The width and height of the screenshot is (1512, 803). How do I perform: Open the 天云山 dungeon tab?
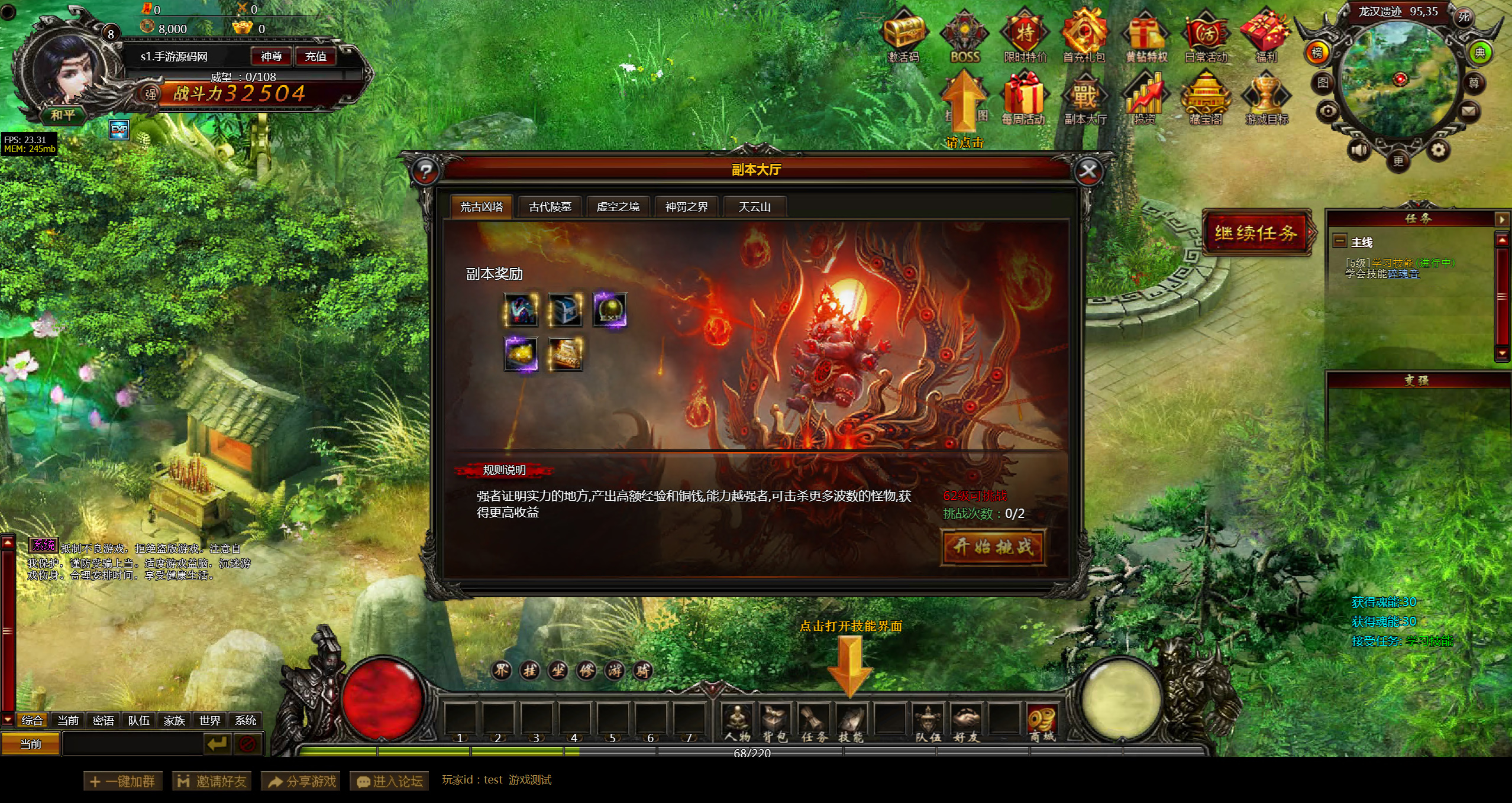click(754, 207)
